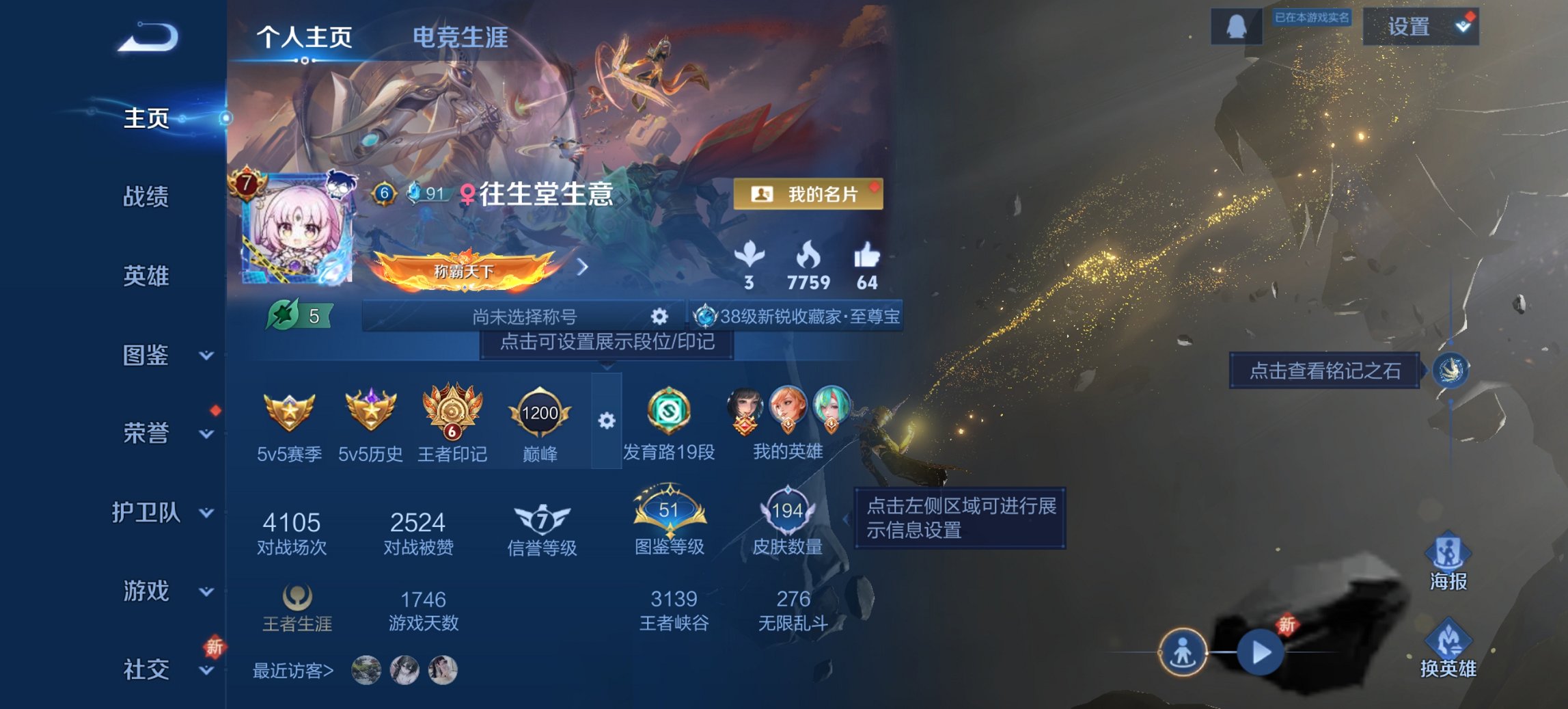Select 战绩 in the left sidebar
Image resolution: width=1568 pixels, height=709 pixels.
pos(147,197)
